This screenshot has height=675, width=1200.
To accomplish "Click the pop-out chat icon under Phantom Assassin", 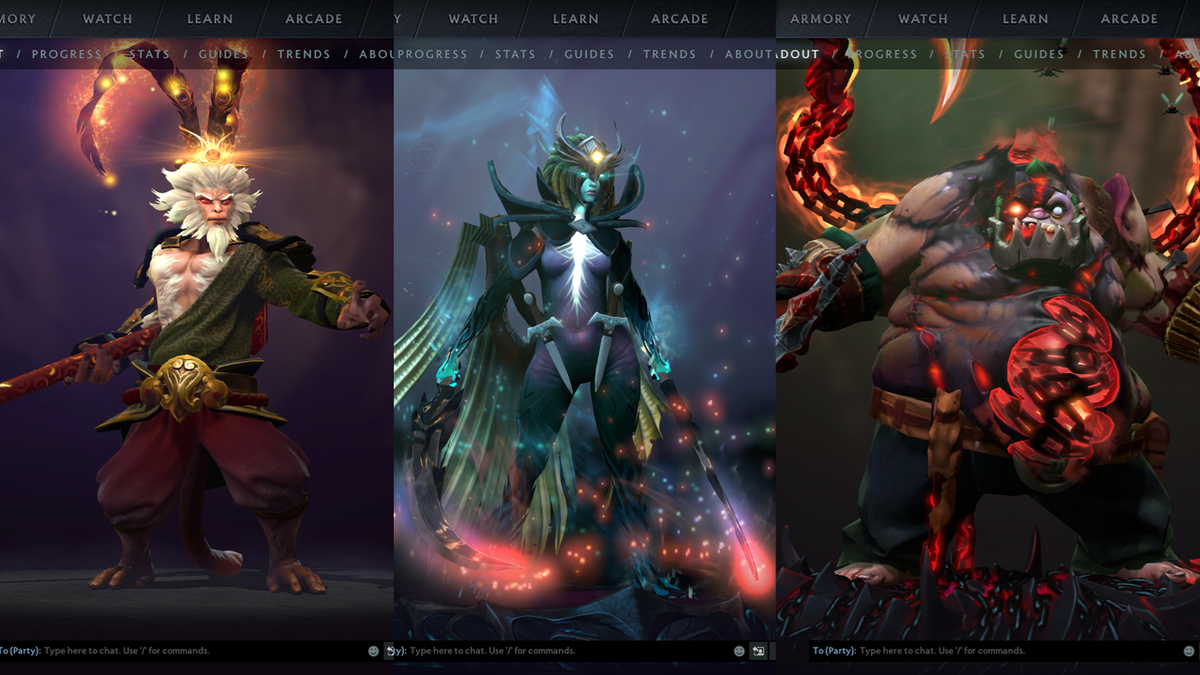I will click(759, 651).
